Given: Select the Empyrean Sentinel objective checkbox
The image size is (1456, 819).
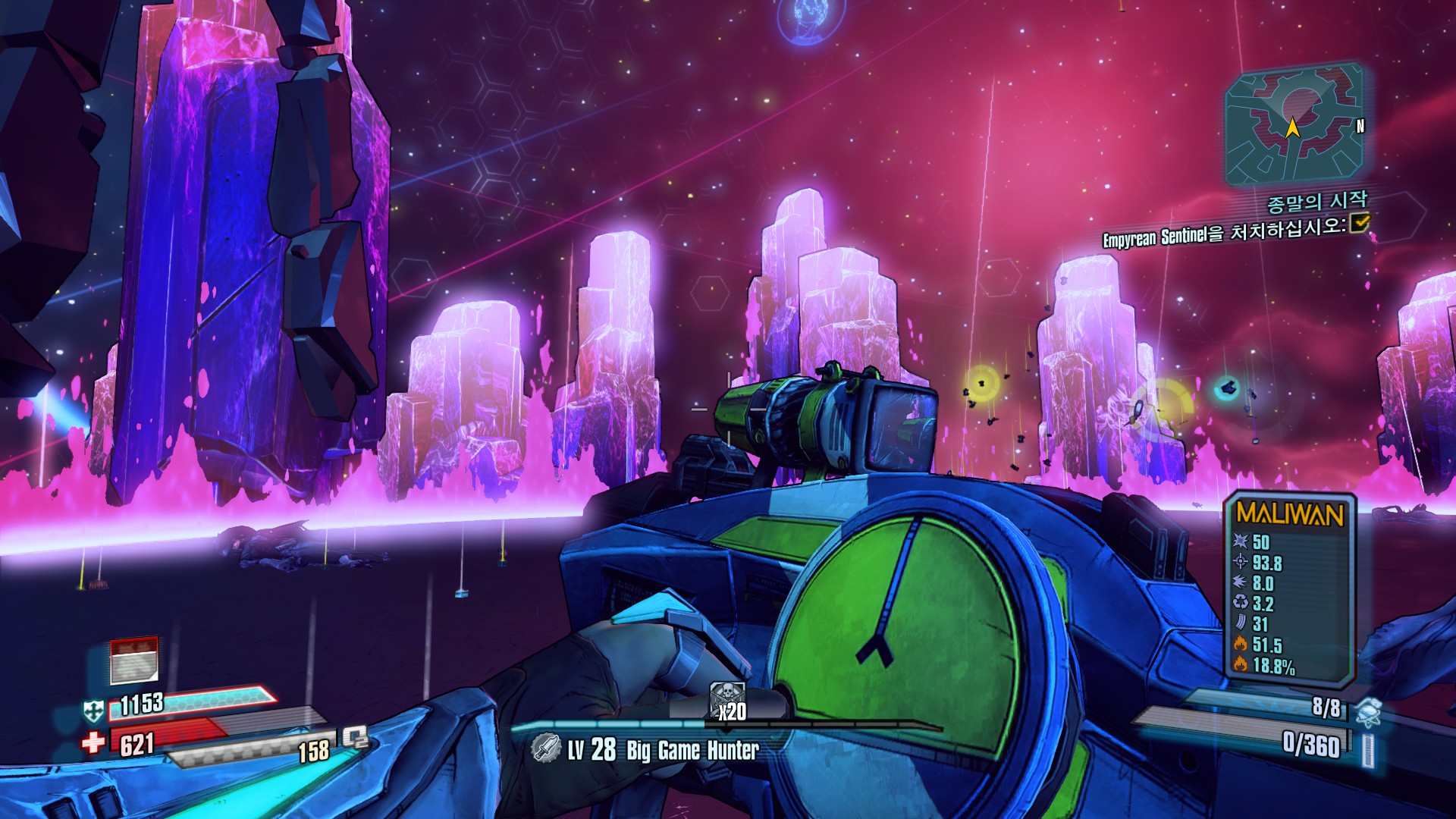Looking at the screenshot, I should 1361,223.
